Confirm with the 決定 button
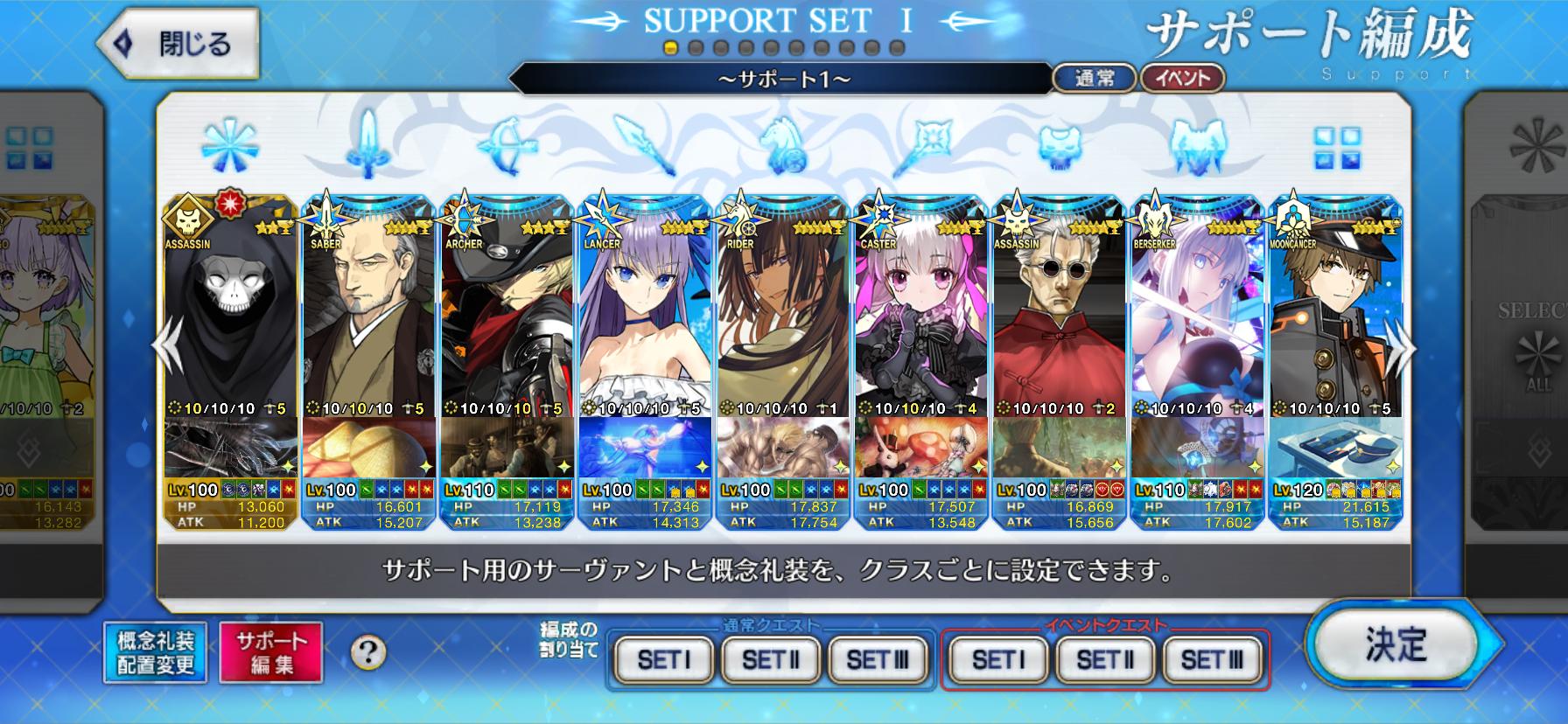 click(1395, 644)
